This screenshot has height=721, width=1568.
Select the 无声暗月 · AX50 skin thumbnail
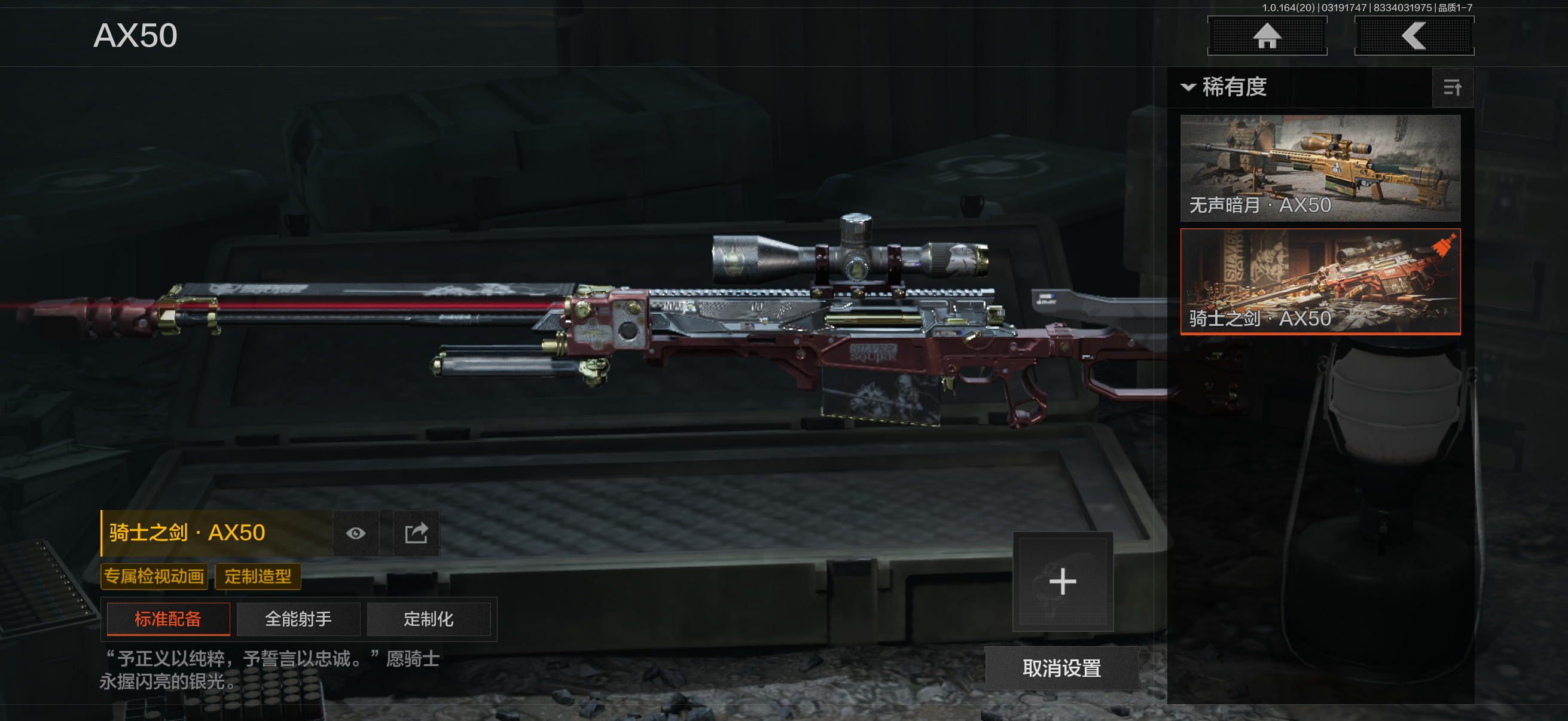pyautogui.click(x=1320, y=168)
